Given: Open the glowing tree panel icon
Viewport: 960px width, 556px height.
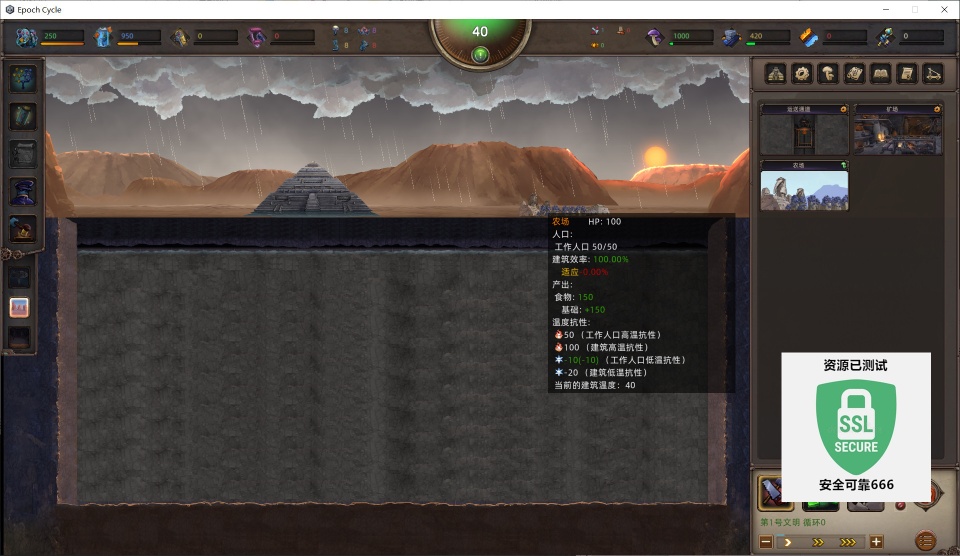Looking at the screenshot, I should (22, 78).
